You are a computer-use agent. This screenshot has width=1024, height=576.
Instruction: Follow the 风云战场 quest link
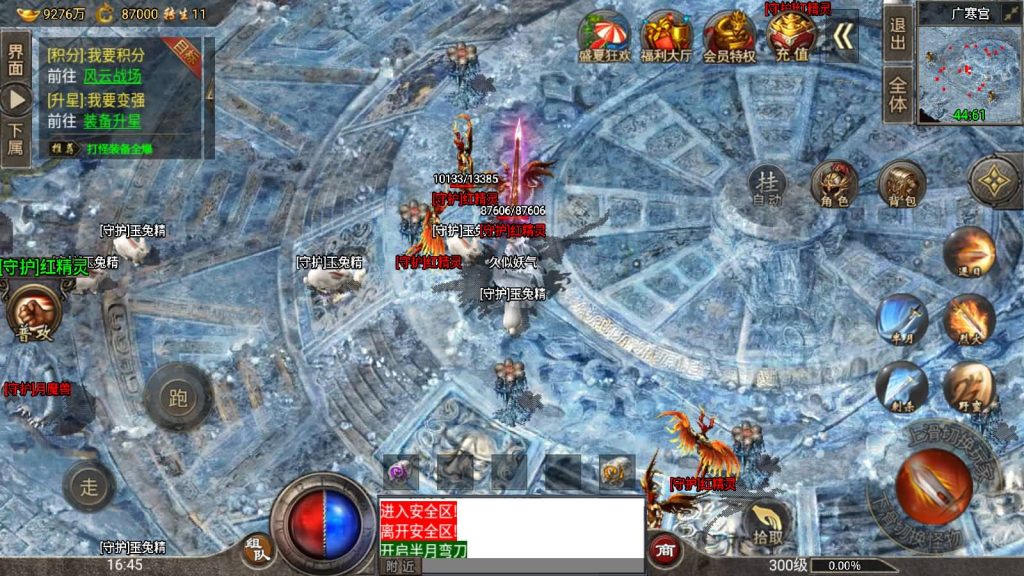coord(112,76)
